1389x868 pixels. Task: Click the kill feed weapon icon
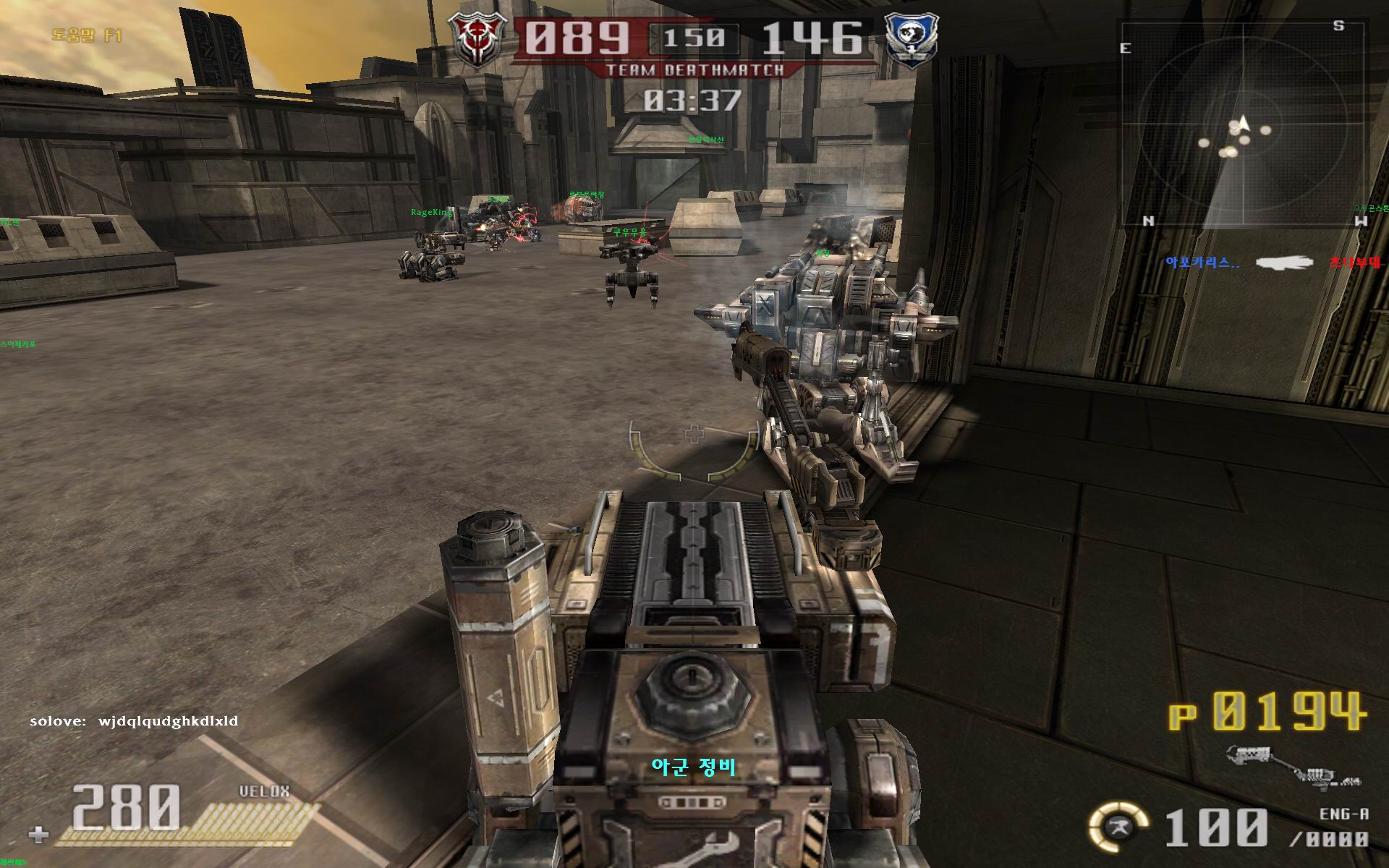coord(1284,263)
